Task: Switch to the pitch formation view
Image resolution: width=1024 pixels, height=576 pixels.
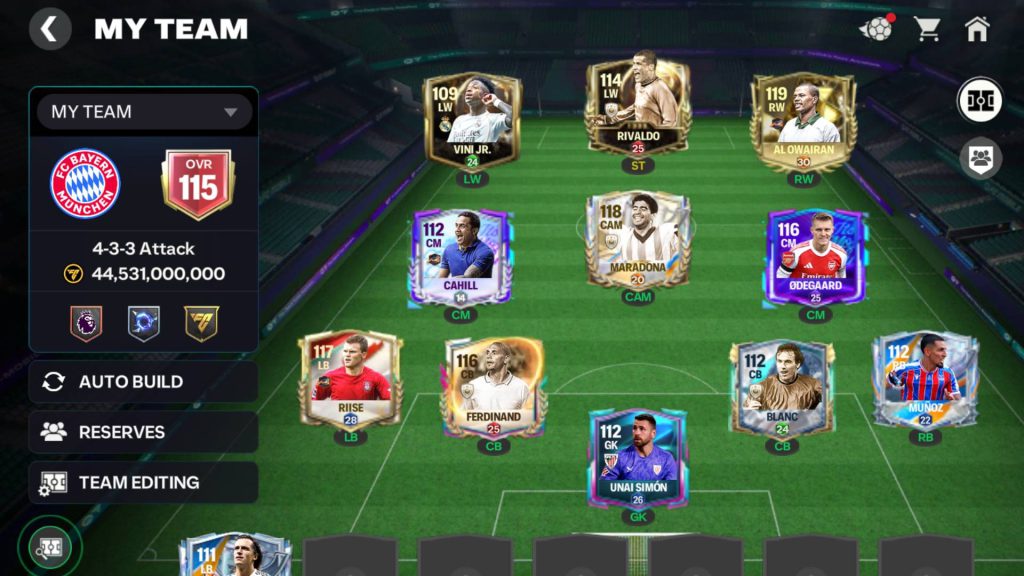Action: [979, 101]
